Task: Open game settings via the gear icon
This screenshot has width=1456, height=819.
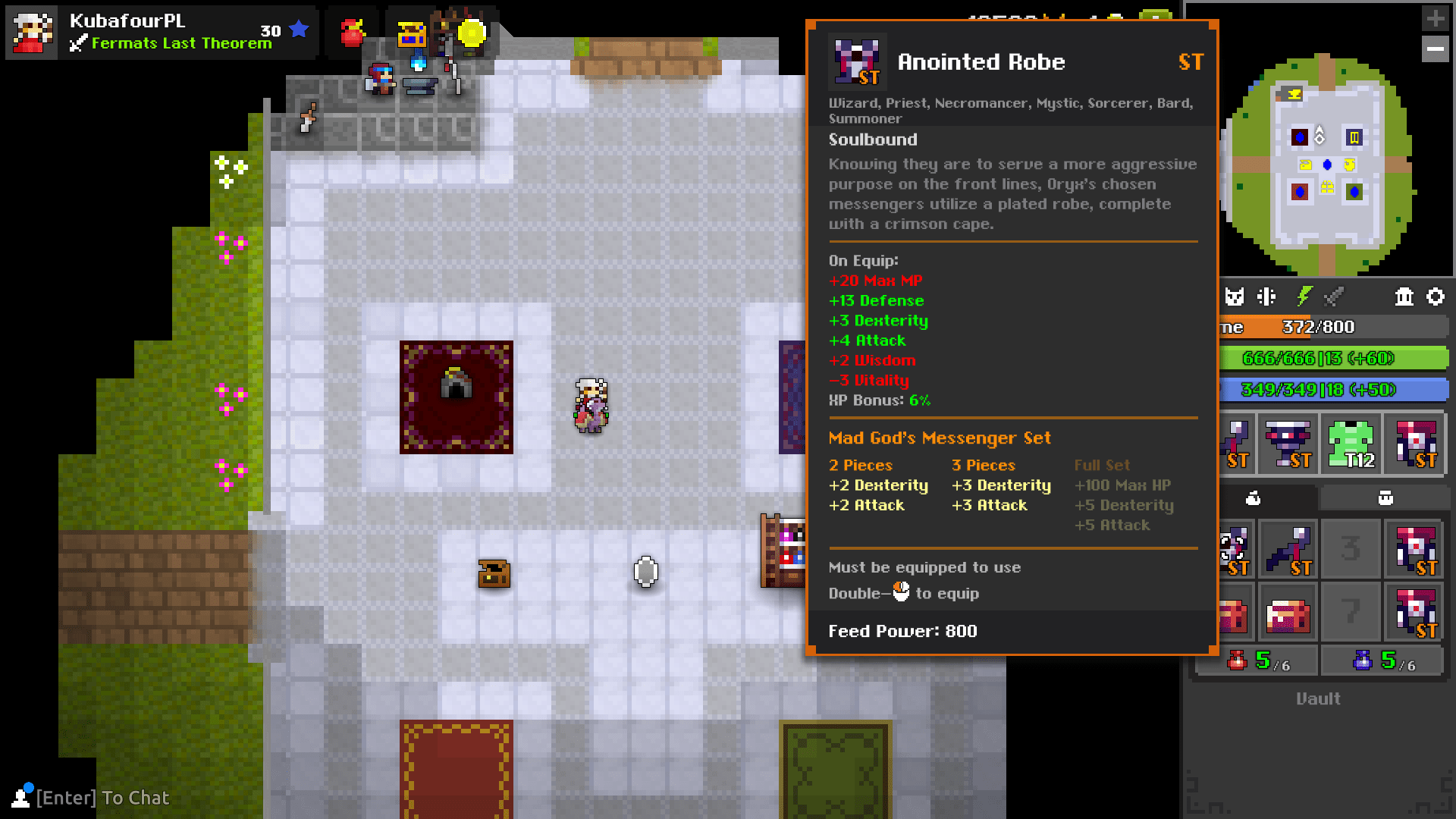Action: [x=1437, y=297]
